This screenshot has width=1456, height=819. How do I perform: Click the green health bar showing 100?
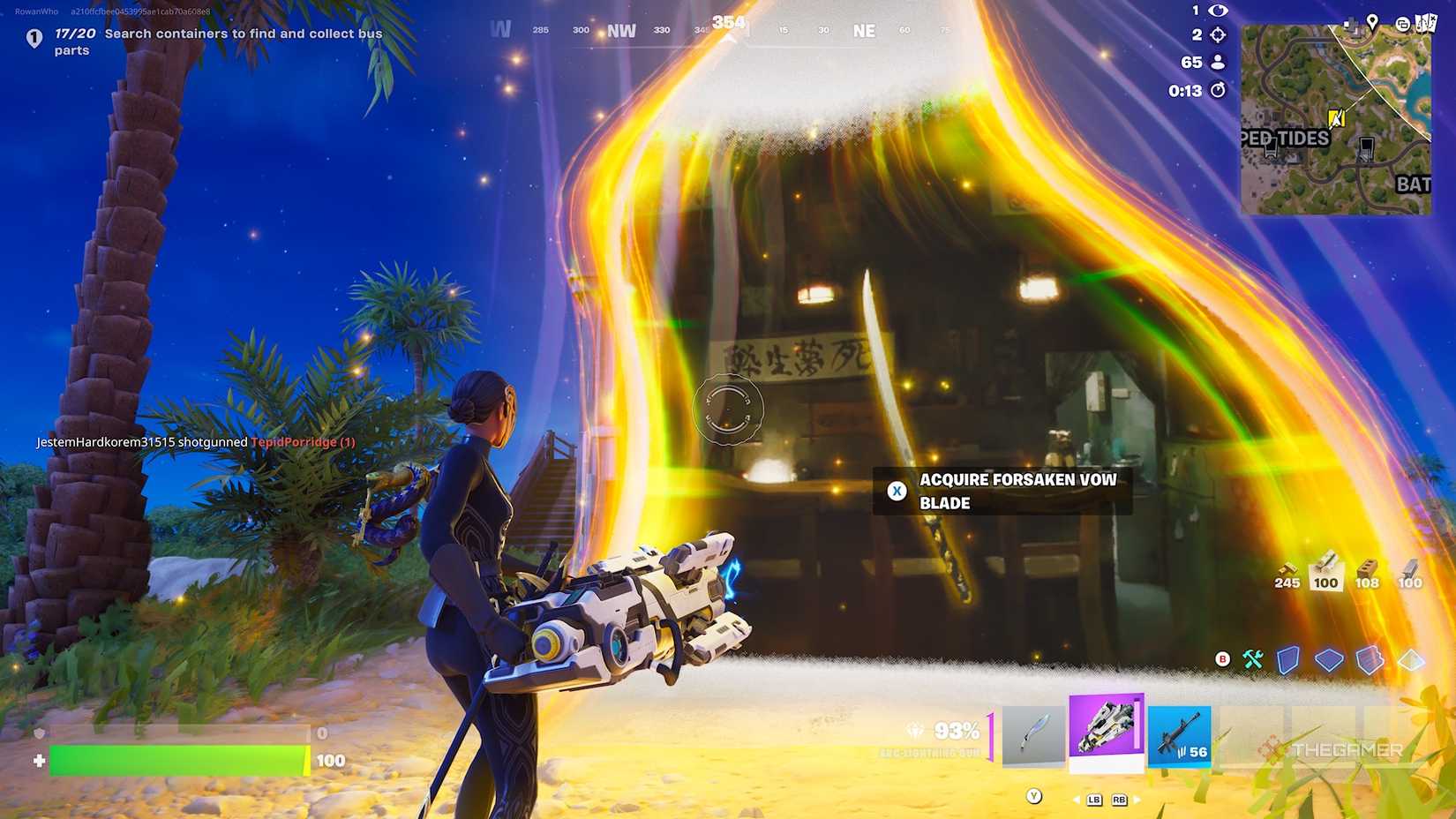tap(176, 757)
